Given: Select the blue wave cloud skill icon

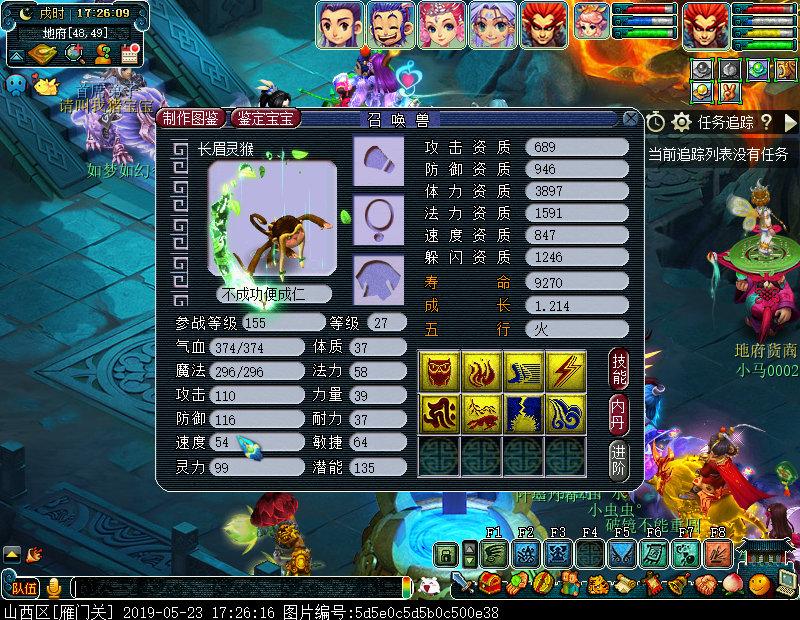Looking at the screenshot, I should click(565, 412).
